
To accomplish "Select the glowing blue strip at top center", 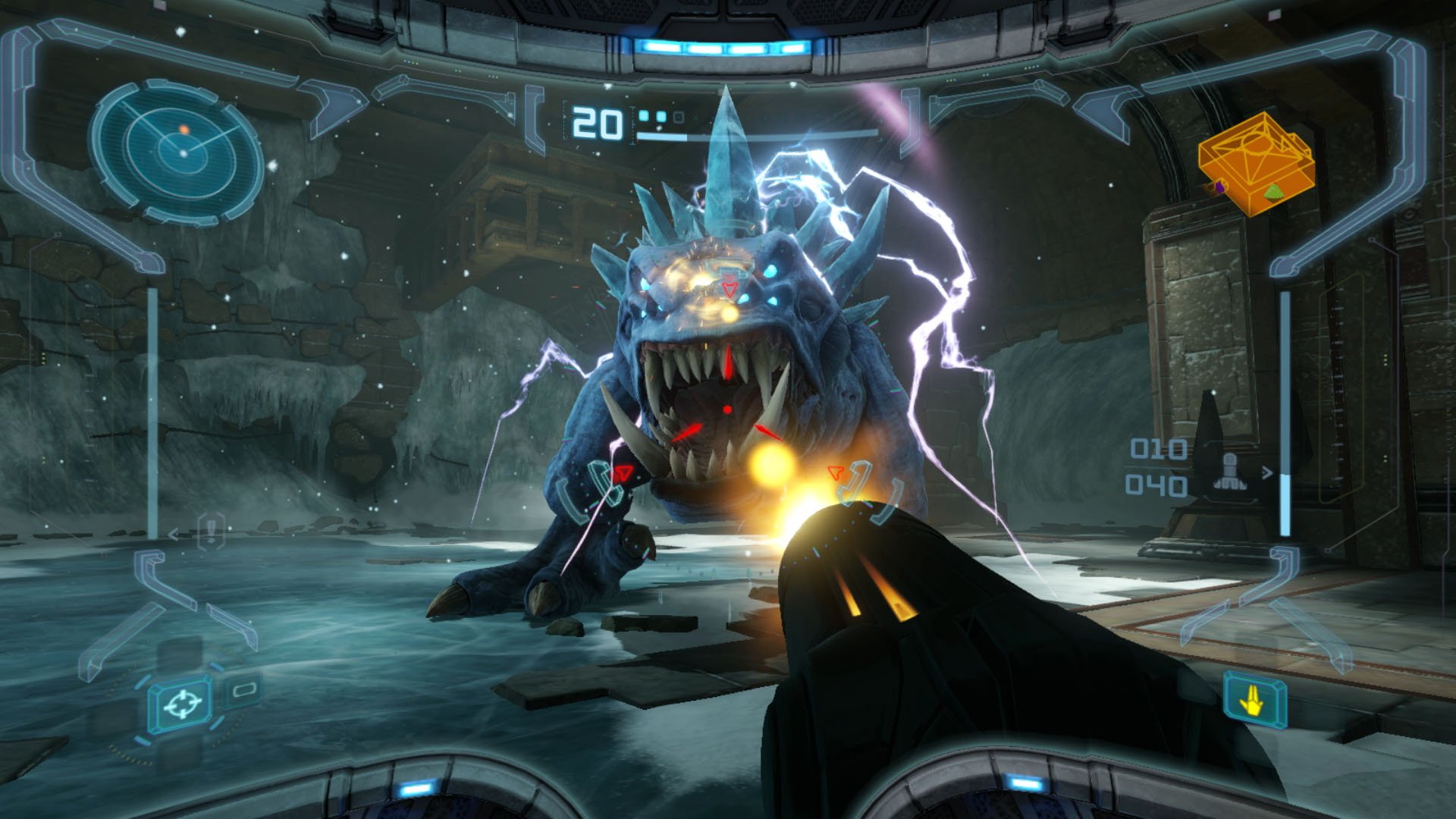I will [728, 45].
